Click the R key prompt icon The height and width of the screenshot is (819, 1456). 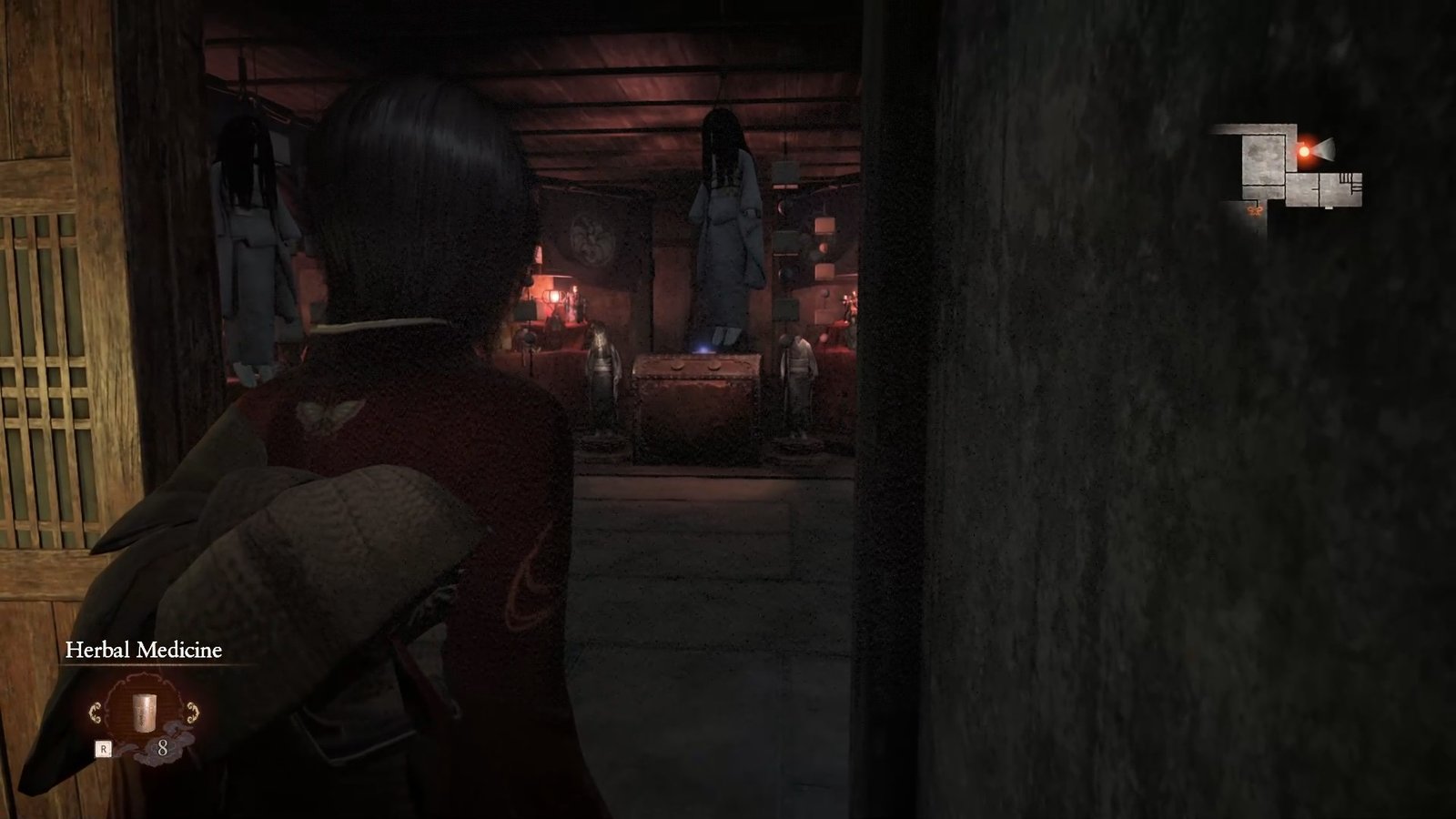pos(104,748)
